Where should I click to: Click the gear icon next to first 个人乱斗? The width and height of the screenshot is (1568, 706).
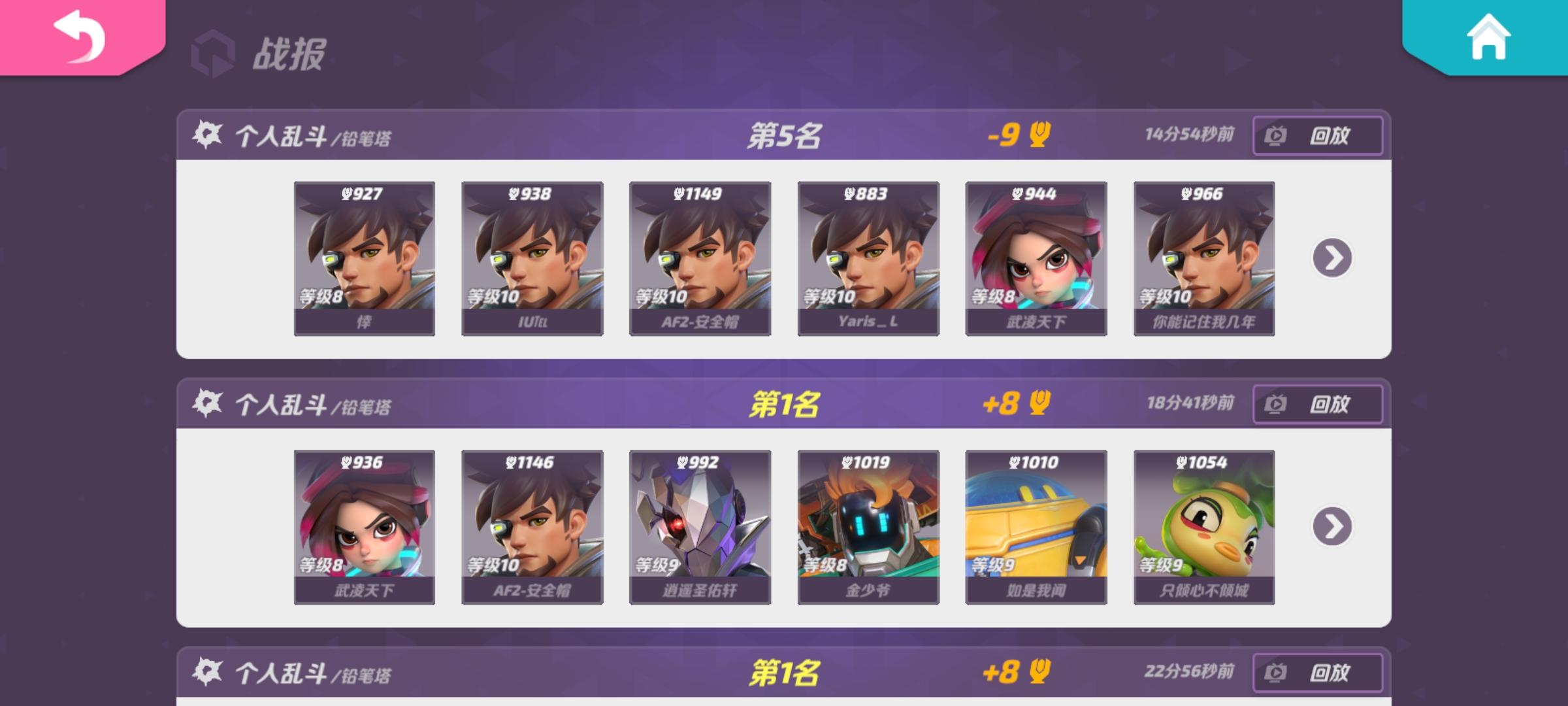click(208, 133)
